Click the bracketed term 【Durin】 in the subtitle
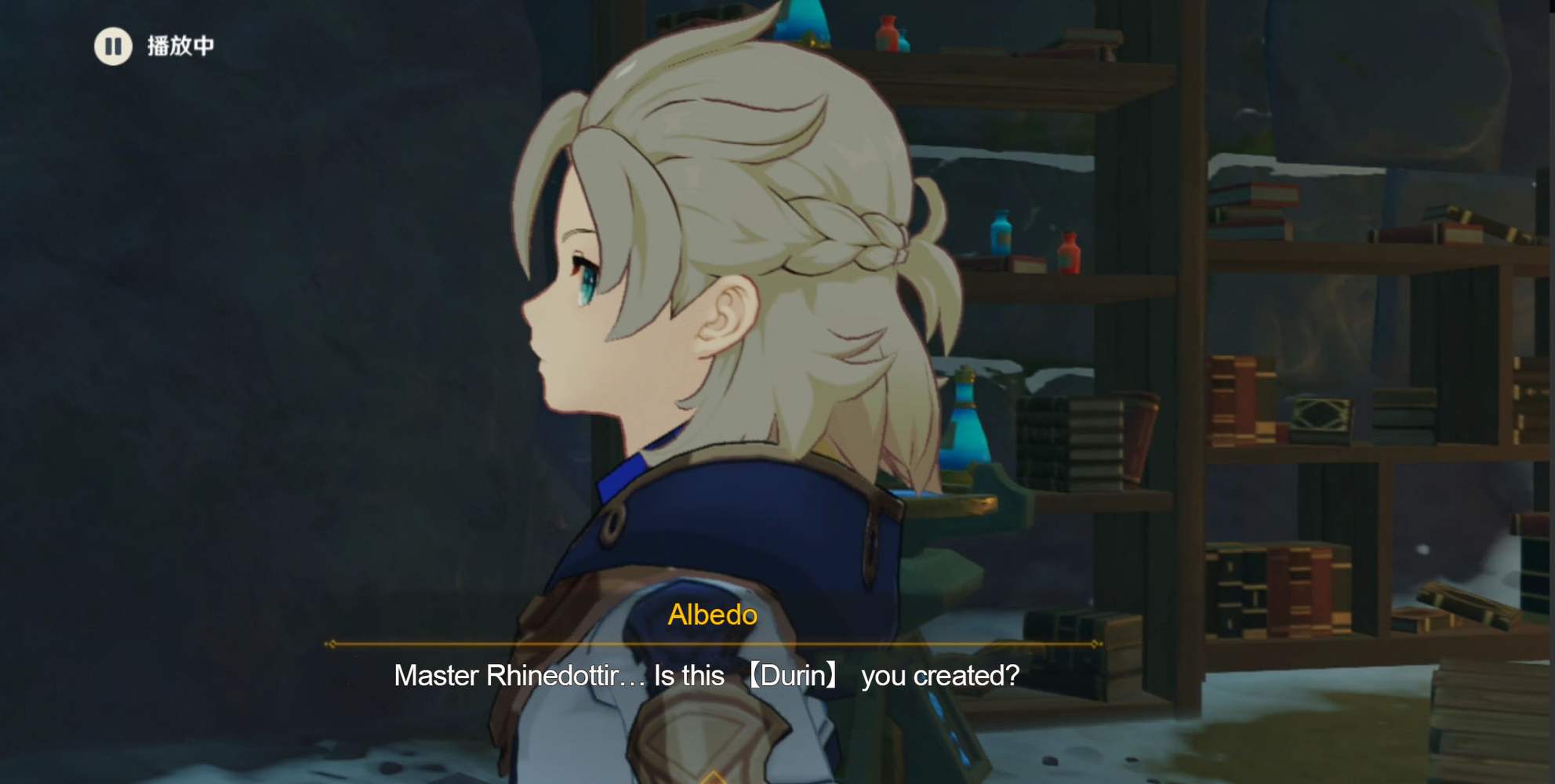This screenshot has width=1555, height=784. [x=794, y=675]
